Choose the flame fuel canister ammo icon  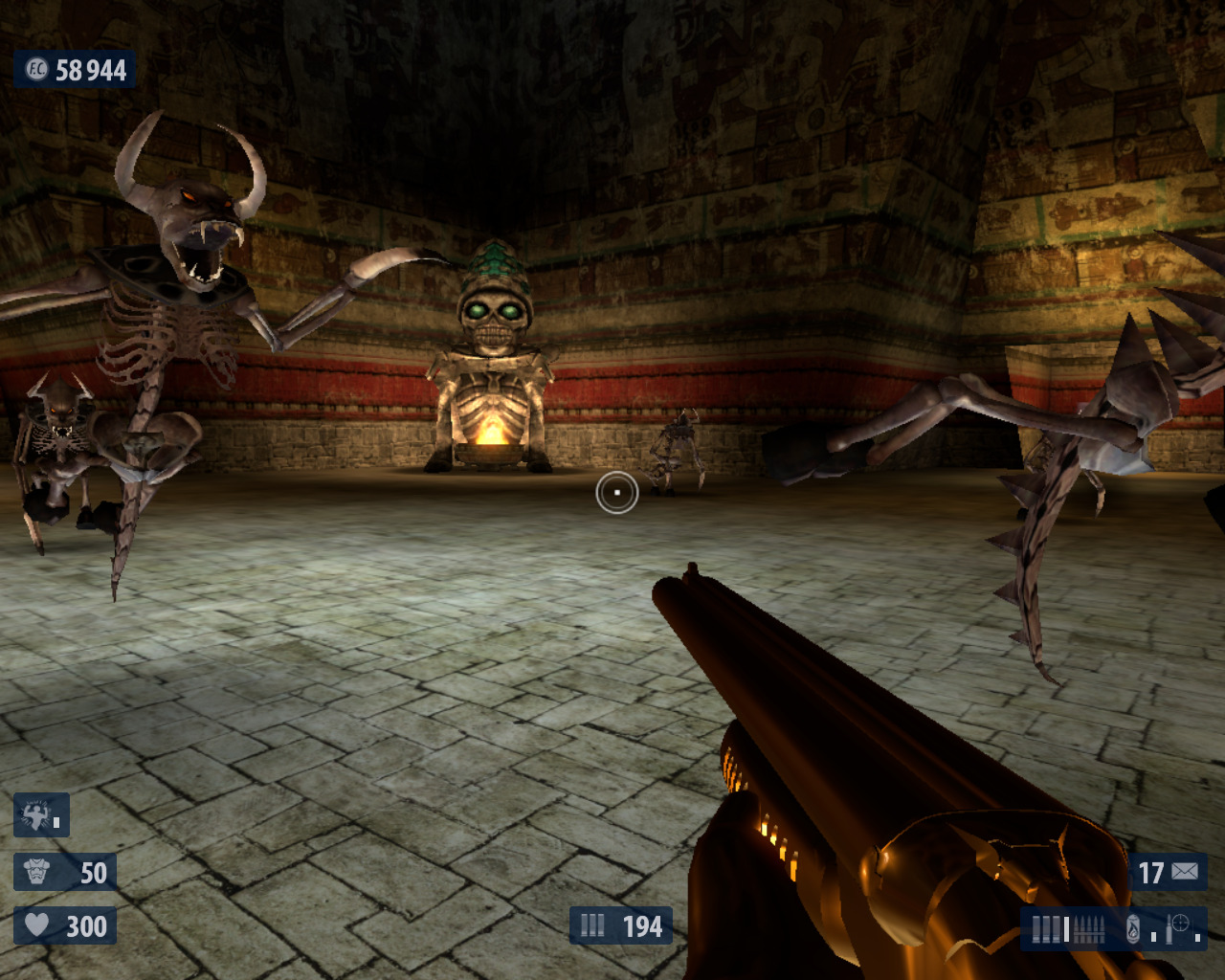pyautogui.click(x=1133, y=928)
